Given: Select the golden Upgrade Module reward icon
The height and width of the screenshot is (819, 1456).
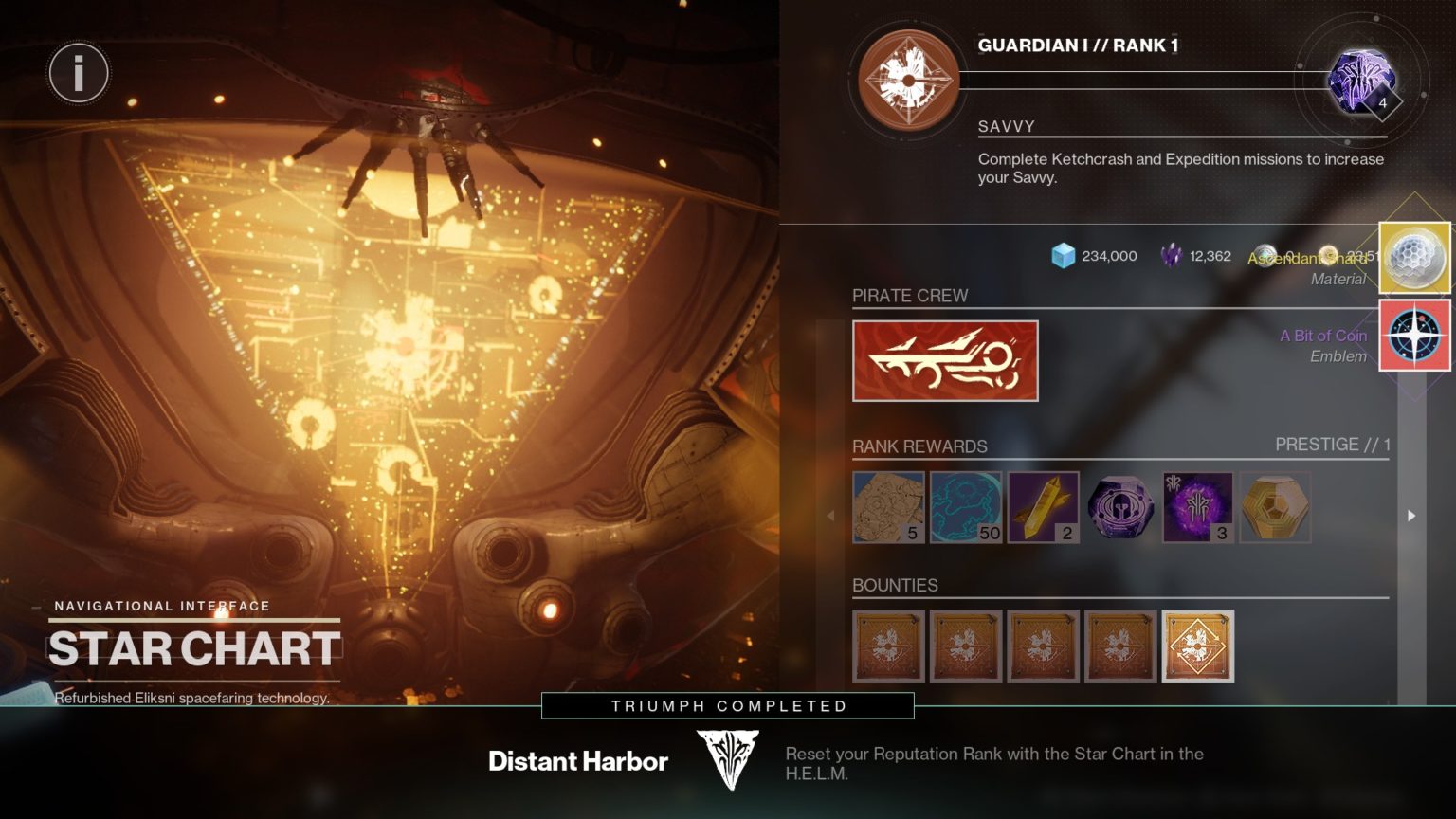Looking at the screenshot, I should tap(1043, 506).
